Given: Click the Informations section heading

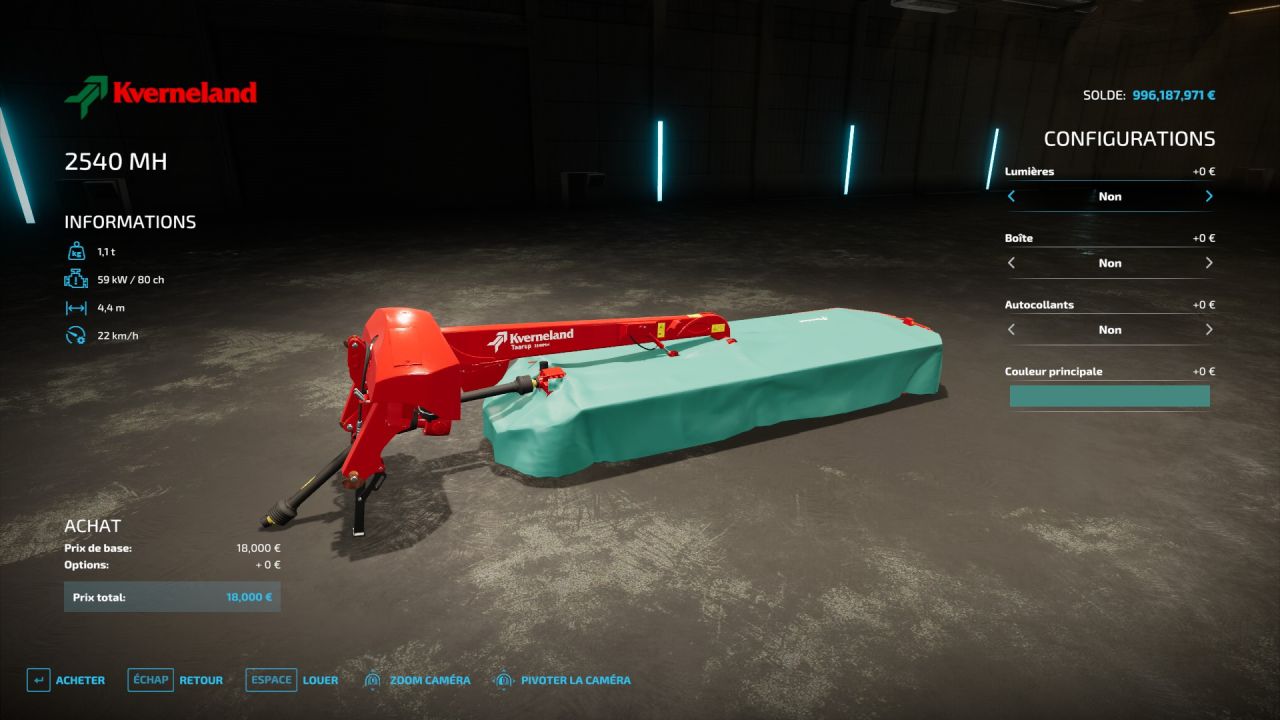Looking at the screenshot, I should tap(130, 221).
